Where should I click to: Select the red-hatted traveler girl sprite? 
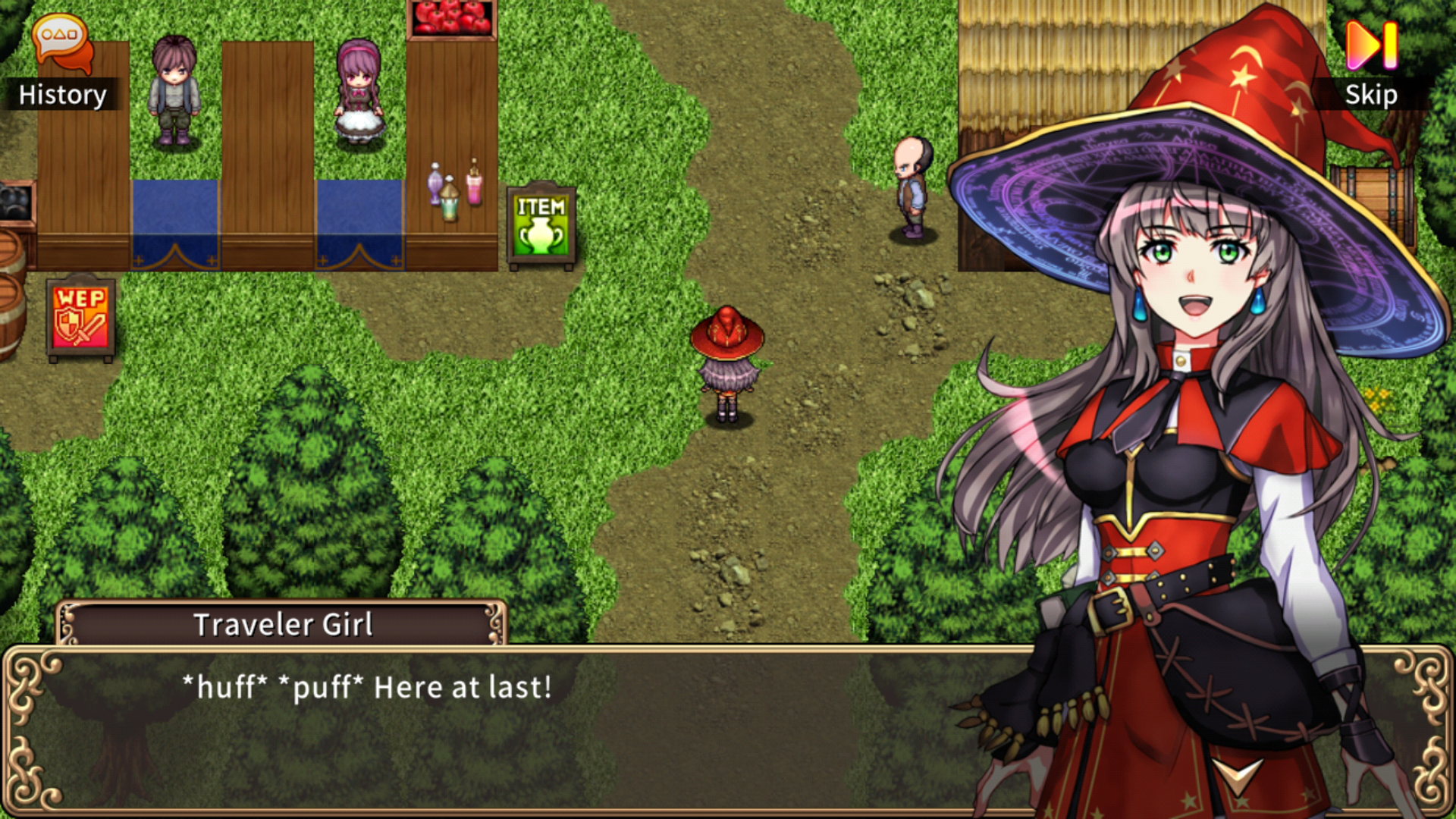(x=726, y=364)
